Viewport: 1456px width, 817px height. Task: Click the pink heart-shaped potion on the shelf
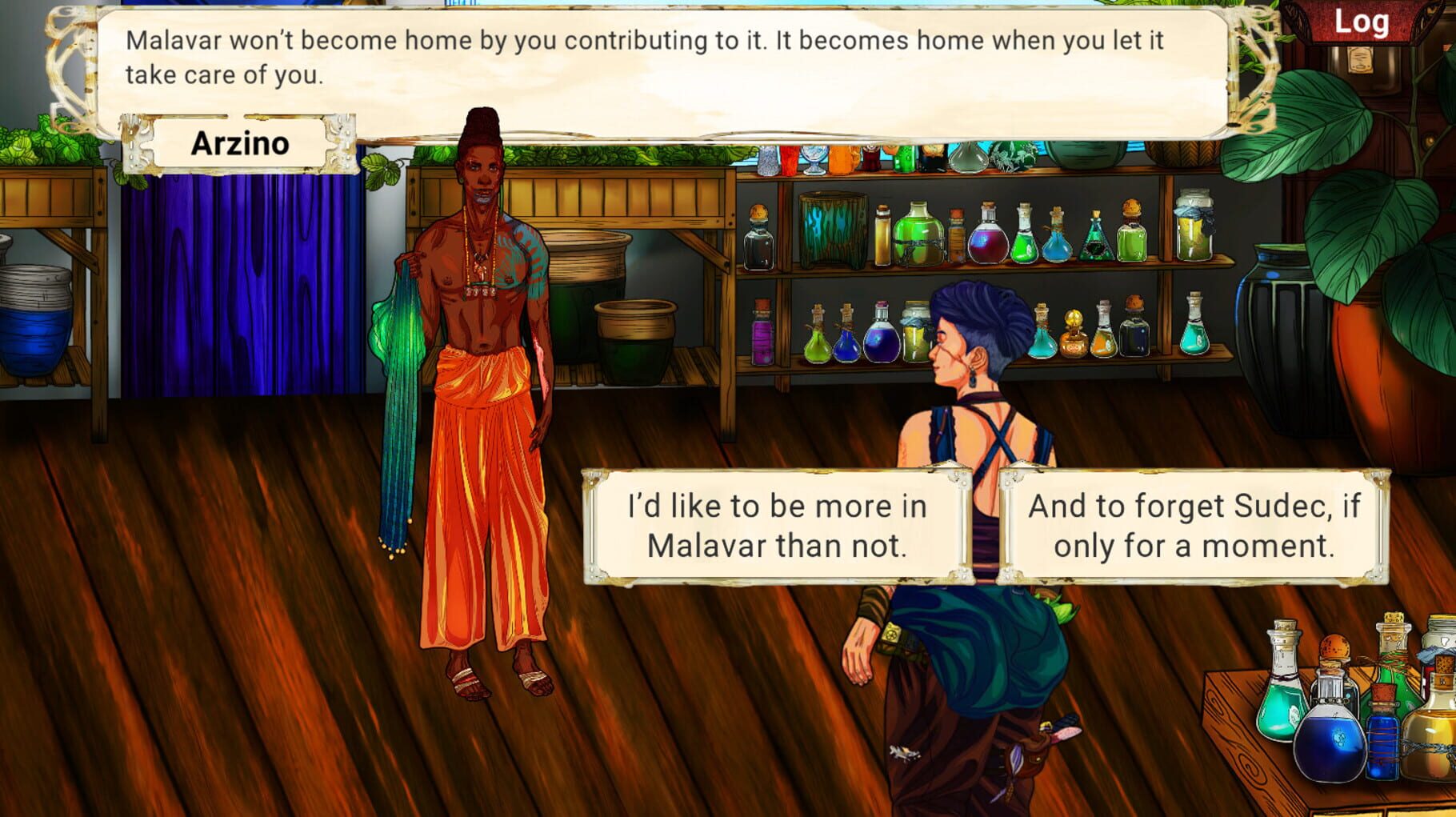coord(988,242)
